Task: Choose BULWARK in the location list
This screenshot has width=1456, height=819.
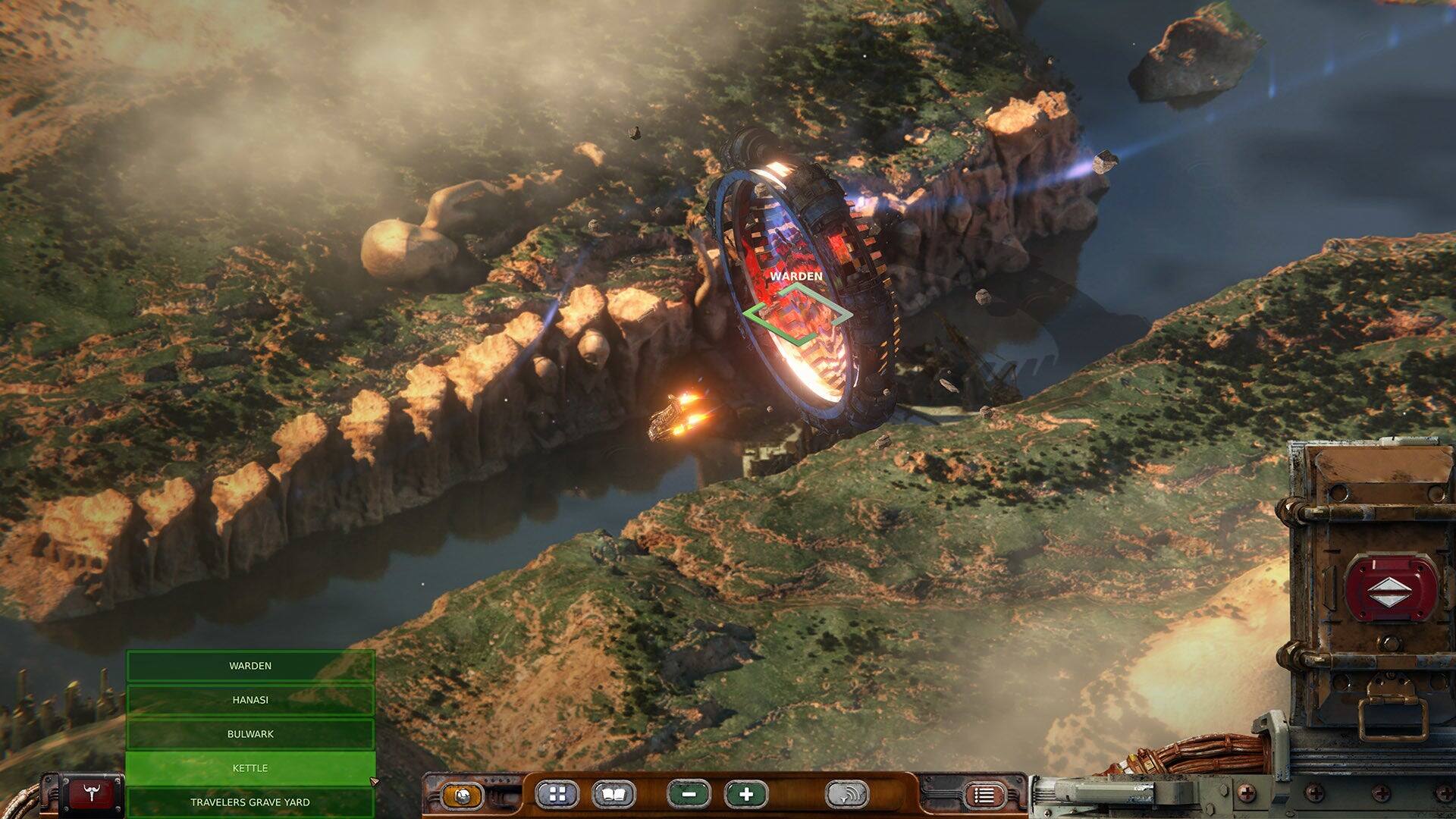Action: point(251,733)
